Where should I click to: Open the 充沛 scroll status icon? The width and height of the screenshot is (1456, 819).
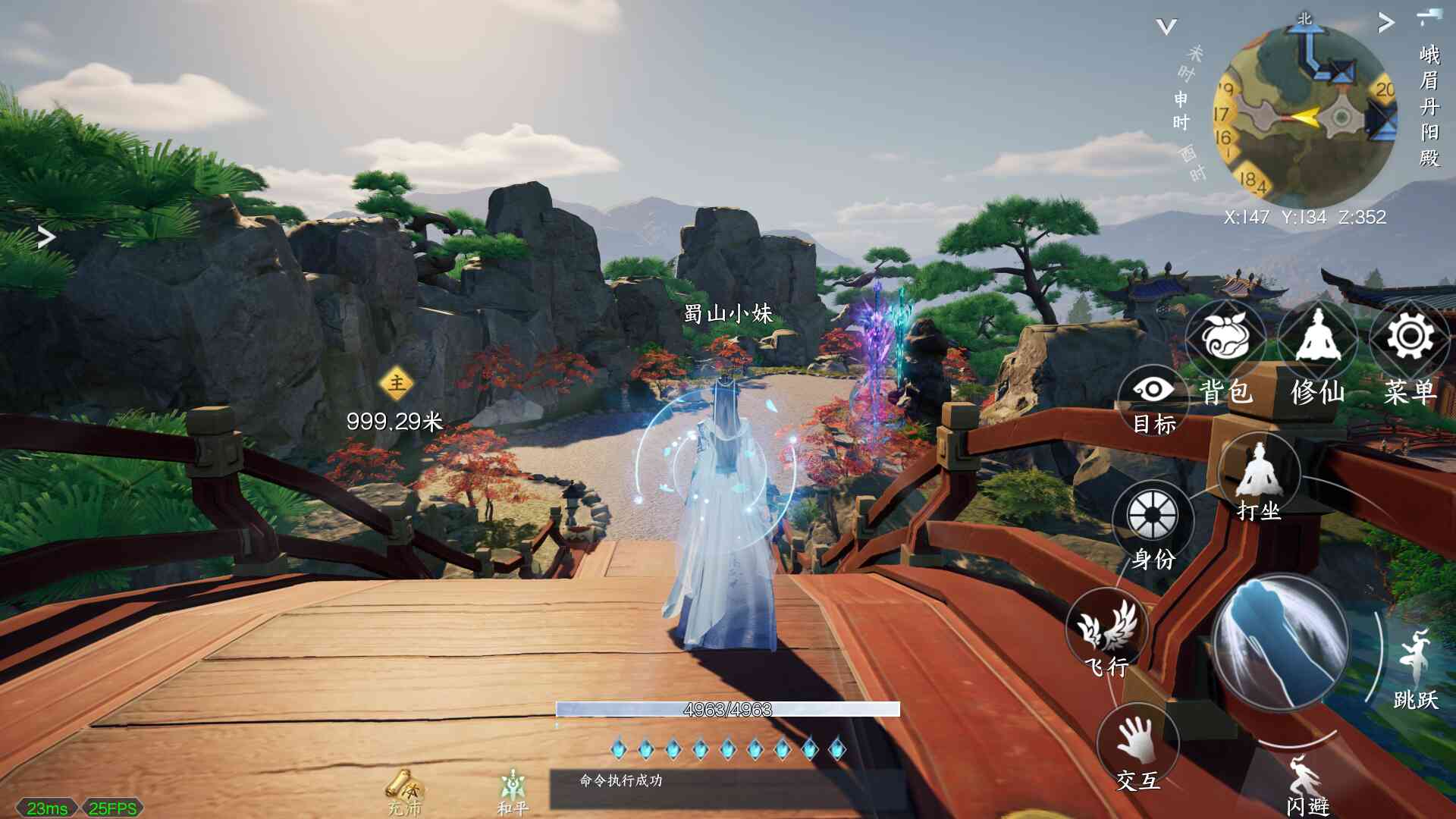pyautogui.click(x=403, y=787)
